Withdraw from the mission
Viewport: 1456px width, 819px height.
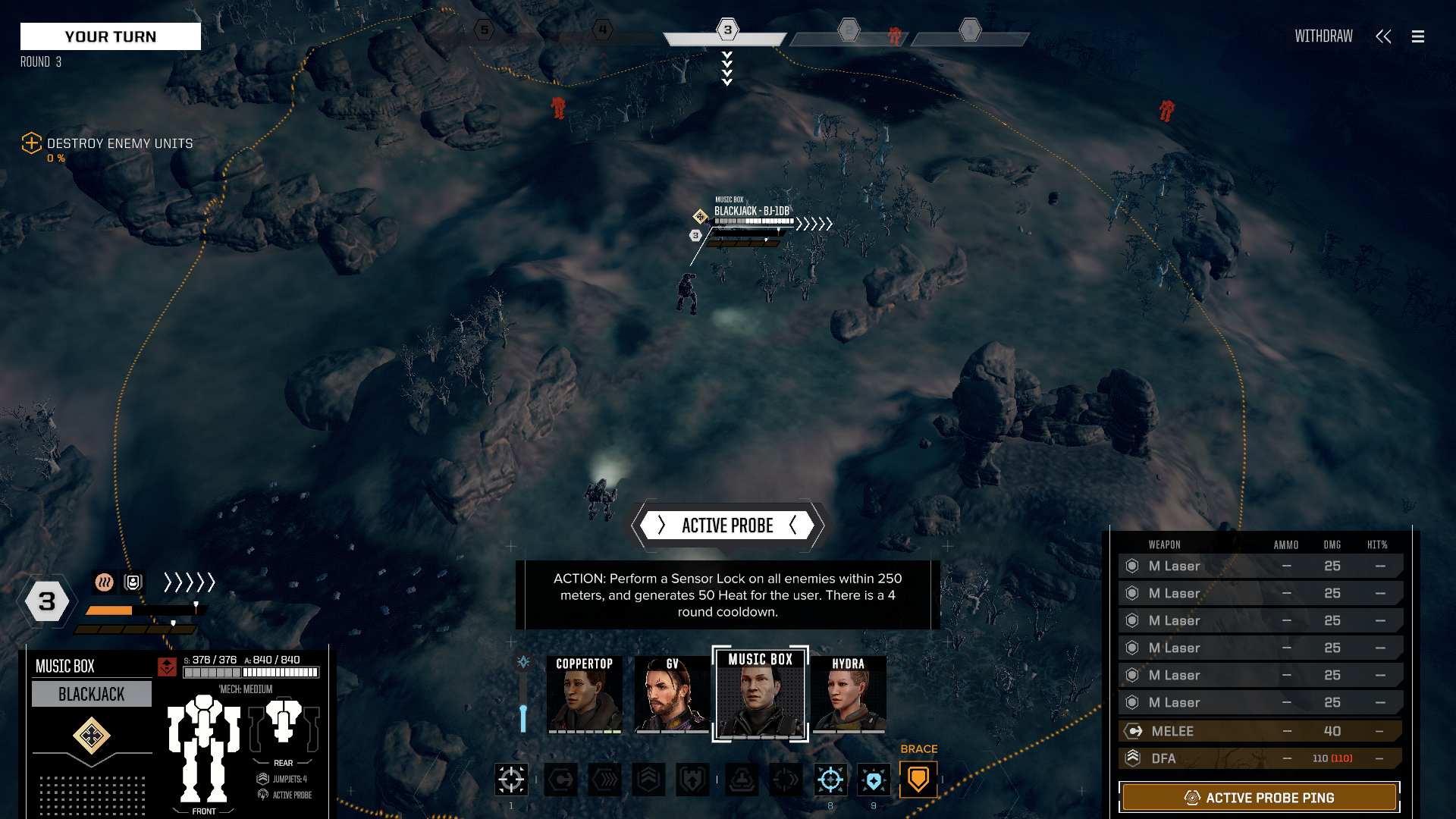[1323, 36]
